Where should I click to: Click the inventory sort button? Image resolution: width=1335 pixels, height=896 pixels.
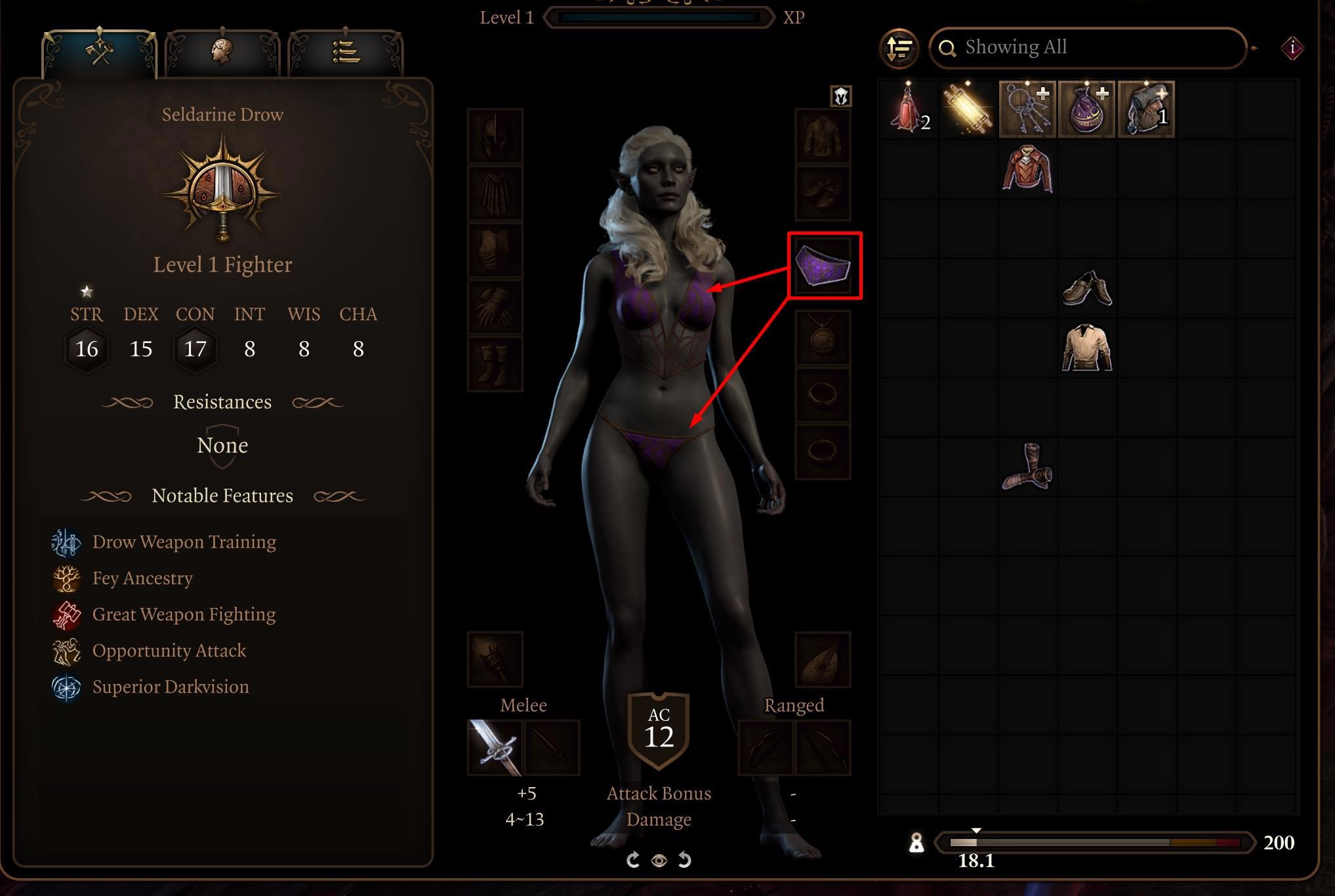(x=899, y=48)
